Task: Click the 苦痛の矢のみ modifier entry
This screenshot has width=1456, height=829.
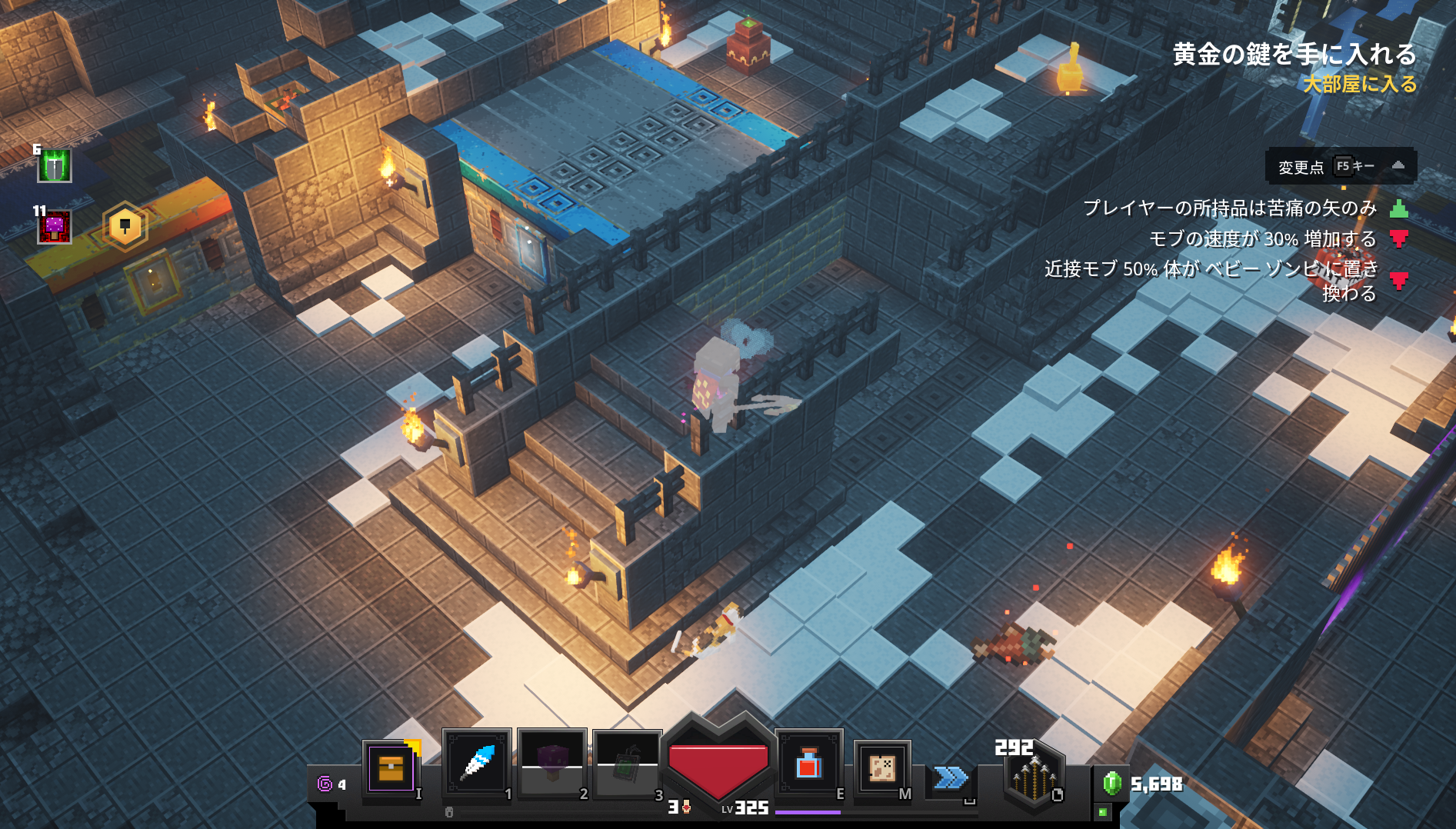Action: click(1229, 208)
